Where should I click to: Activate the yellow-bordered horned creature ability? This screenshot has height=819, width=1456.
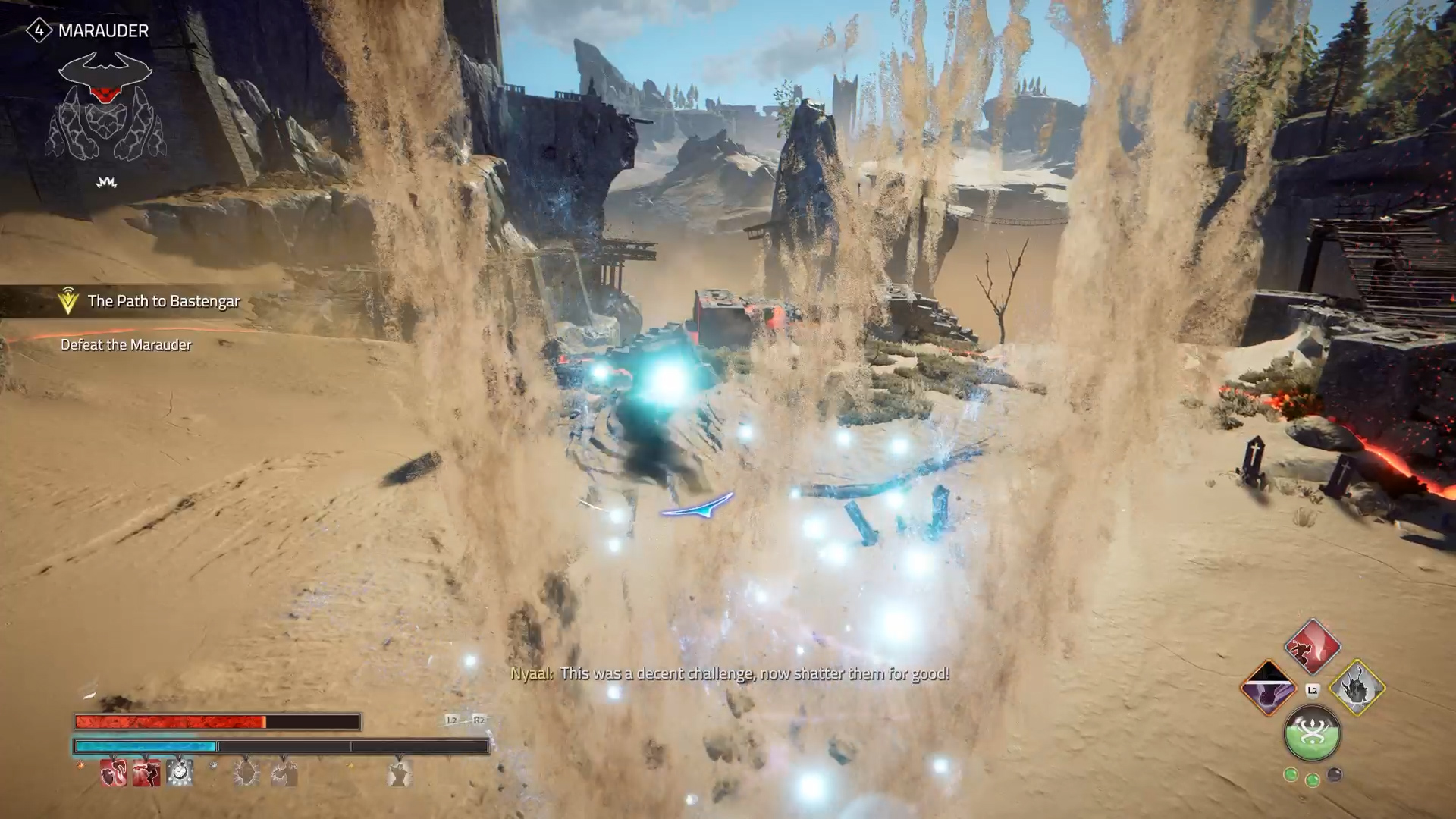click(x=1357, y=689)
